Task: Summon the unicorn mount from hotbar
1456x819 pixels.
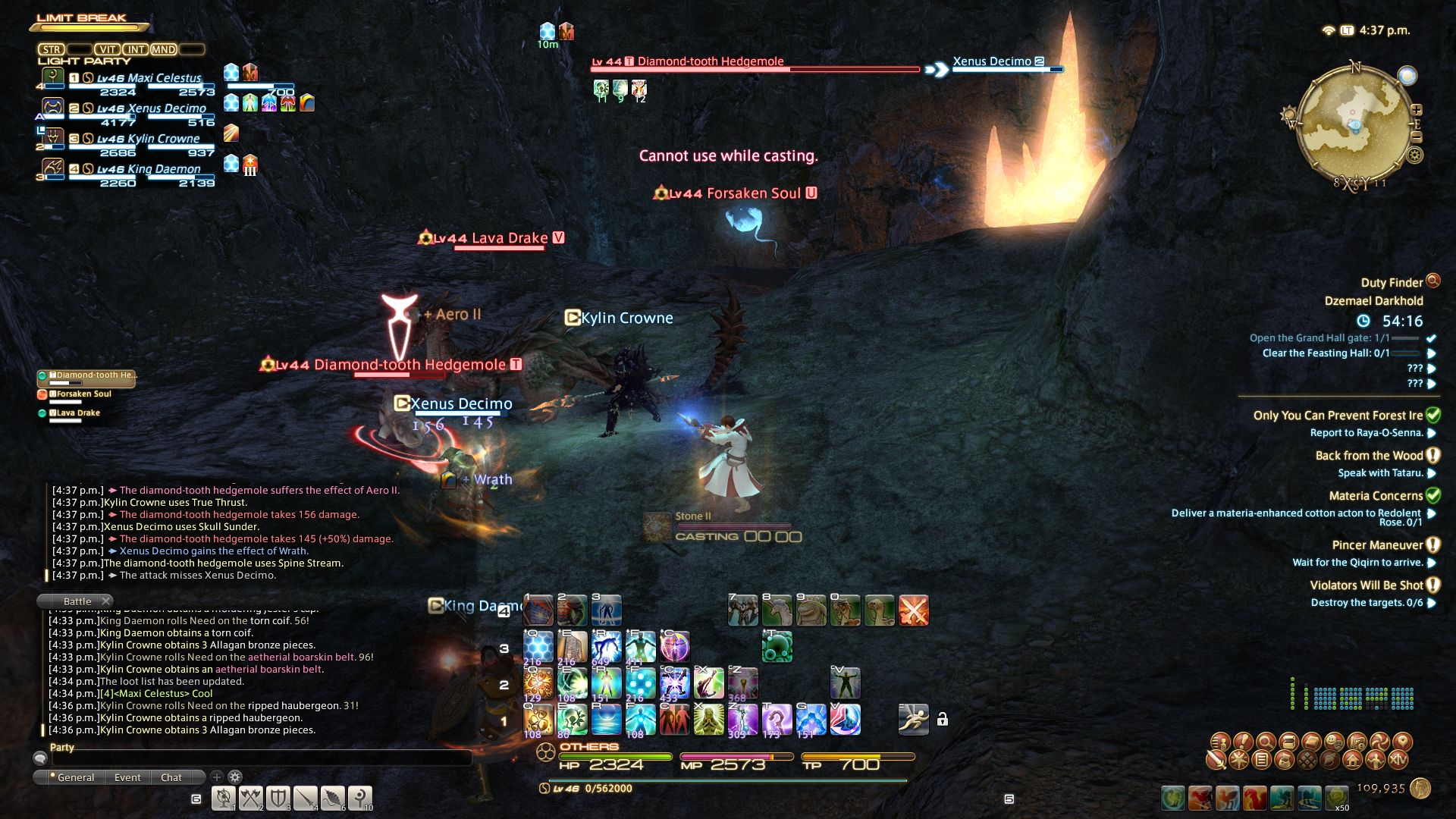Action: coord(777,610)
